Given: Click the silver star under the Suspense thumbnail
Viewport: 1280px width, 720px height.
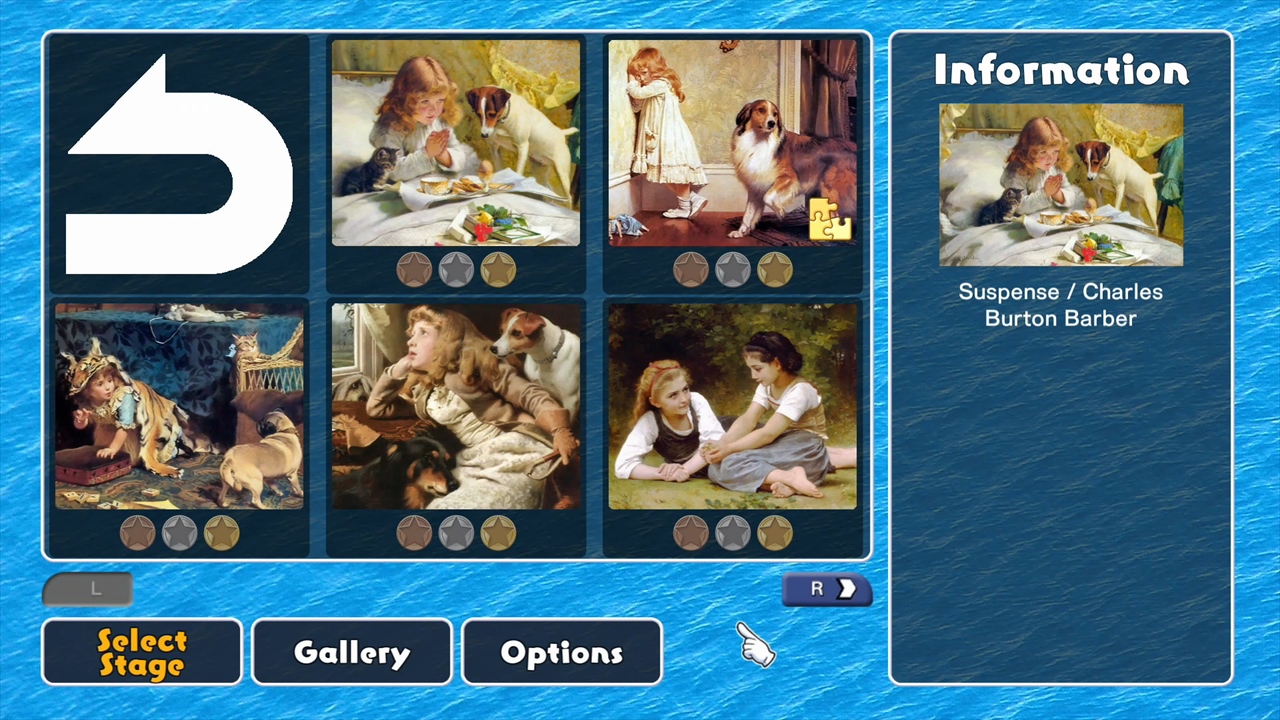Looking at the screenshot, I should (456, 268).
